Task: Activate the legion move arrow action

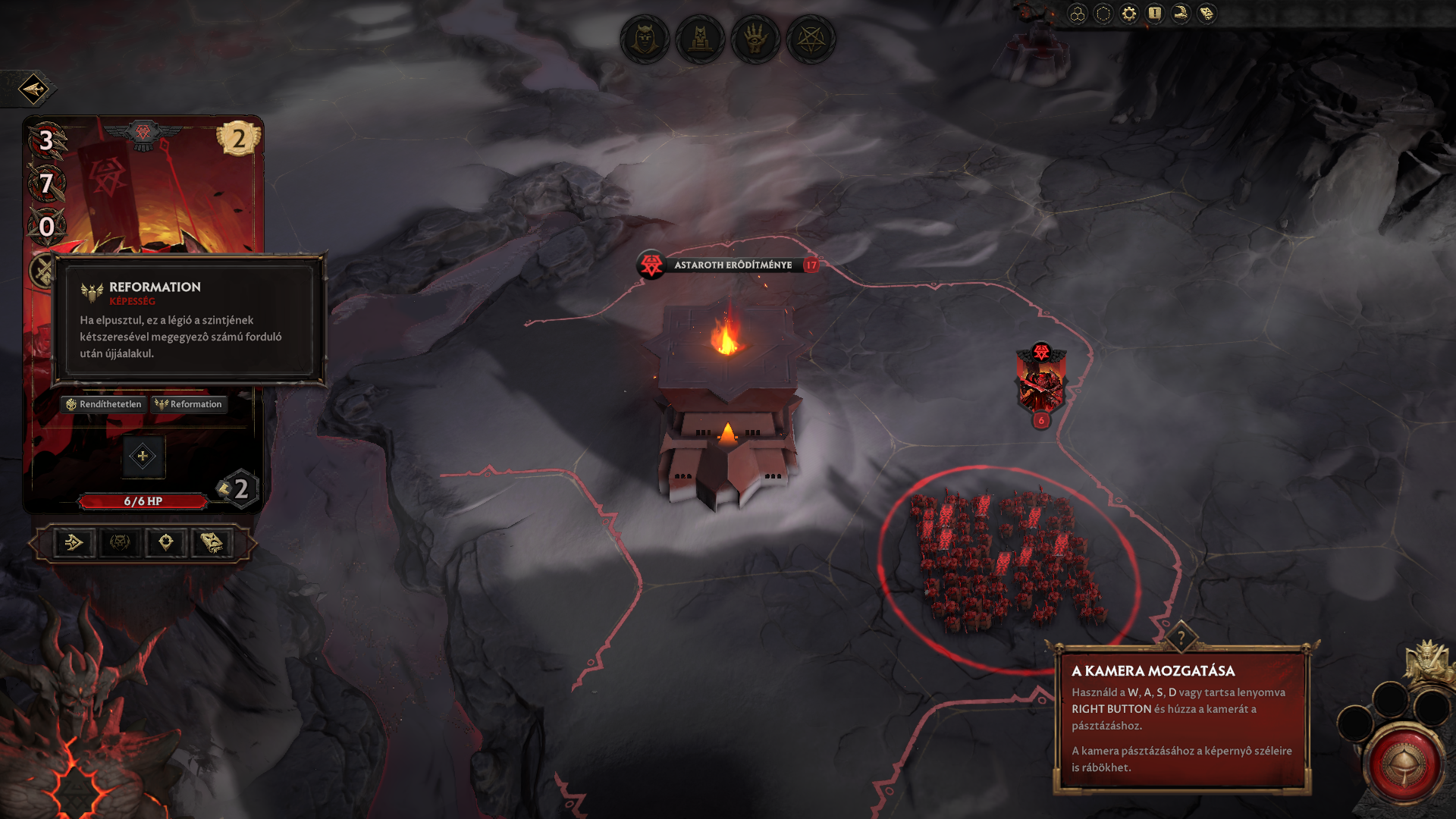Action: point(74,543)
